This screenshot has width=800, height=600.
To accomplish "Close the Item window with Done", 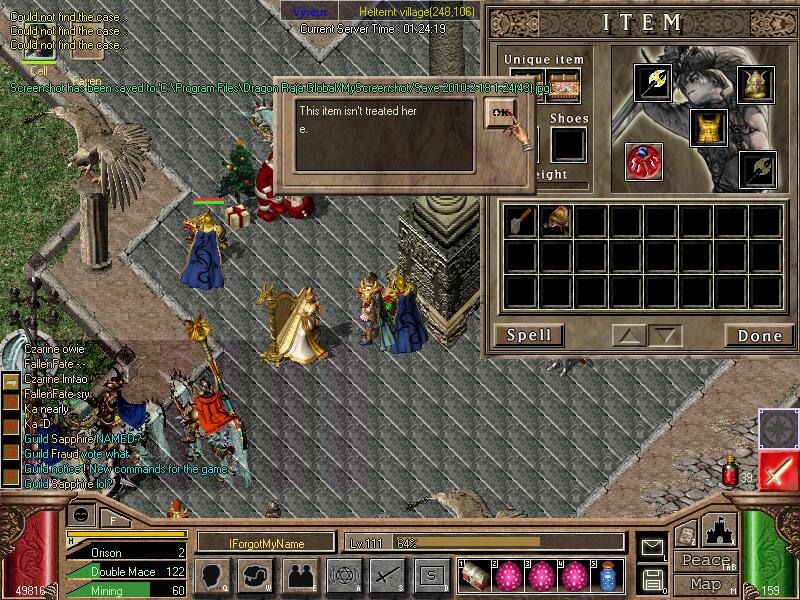I will 759,335.
